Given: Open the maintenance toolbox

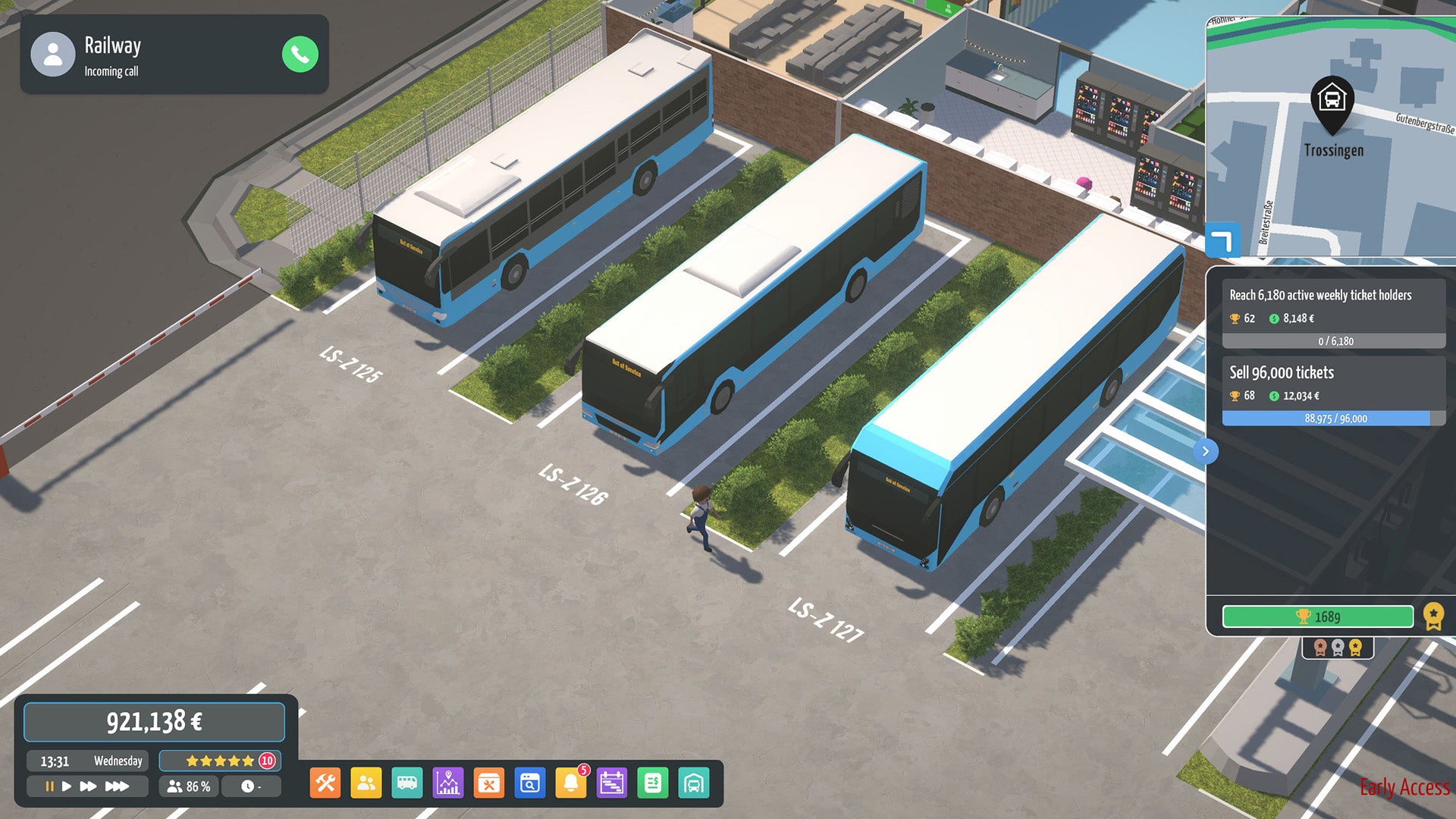Looking at the screenshot, I should (x=490, y=783).
